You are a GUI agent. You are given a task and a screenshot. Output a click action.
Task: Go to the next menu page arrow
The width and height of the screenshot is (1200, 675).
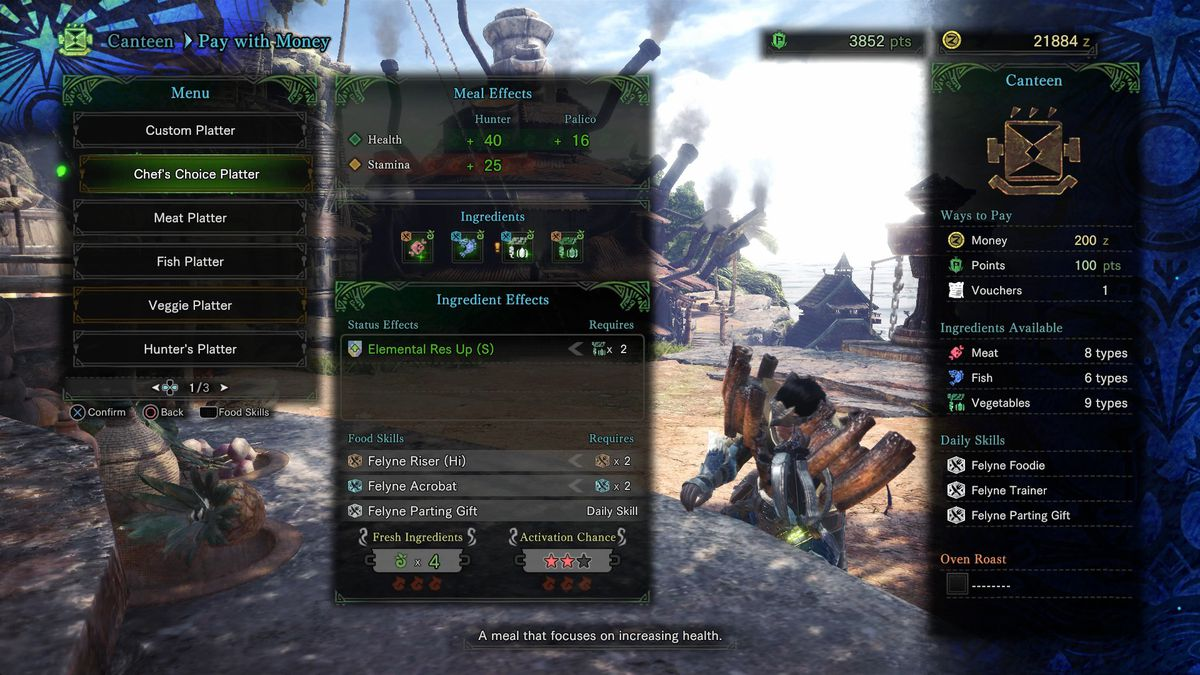pos(224,387)
